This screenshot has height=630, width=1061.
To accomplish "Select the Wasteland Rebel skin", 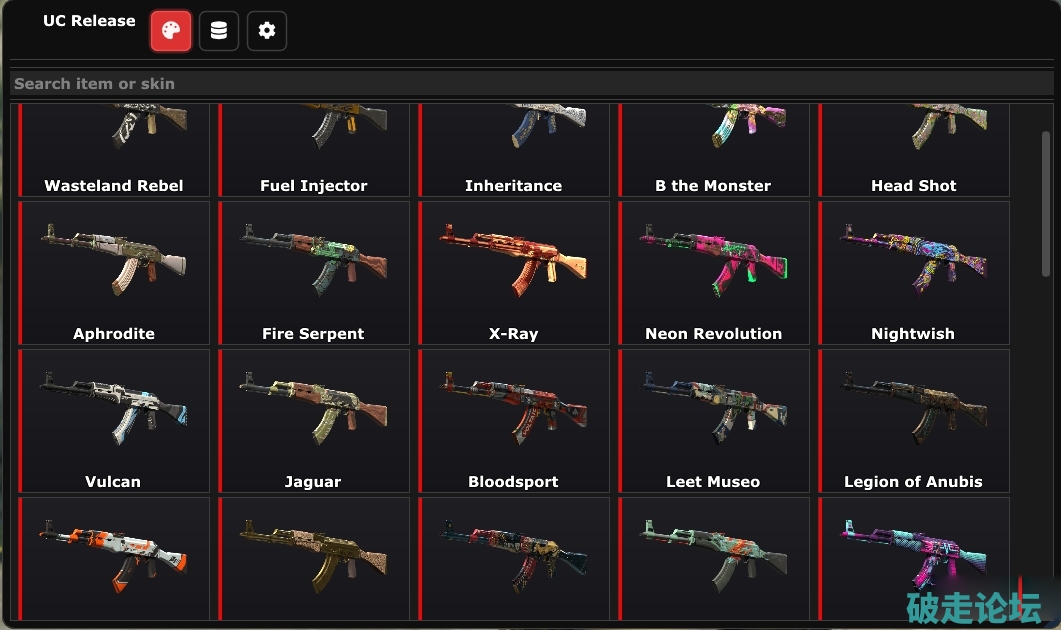I will pyautogui.click(x=114, y=150).
